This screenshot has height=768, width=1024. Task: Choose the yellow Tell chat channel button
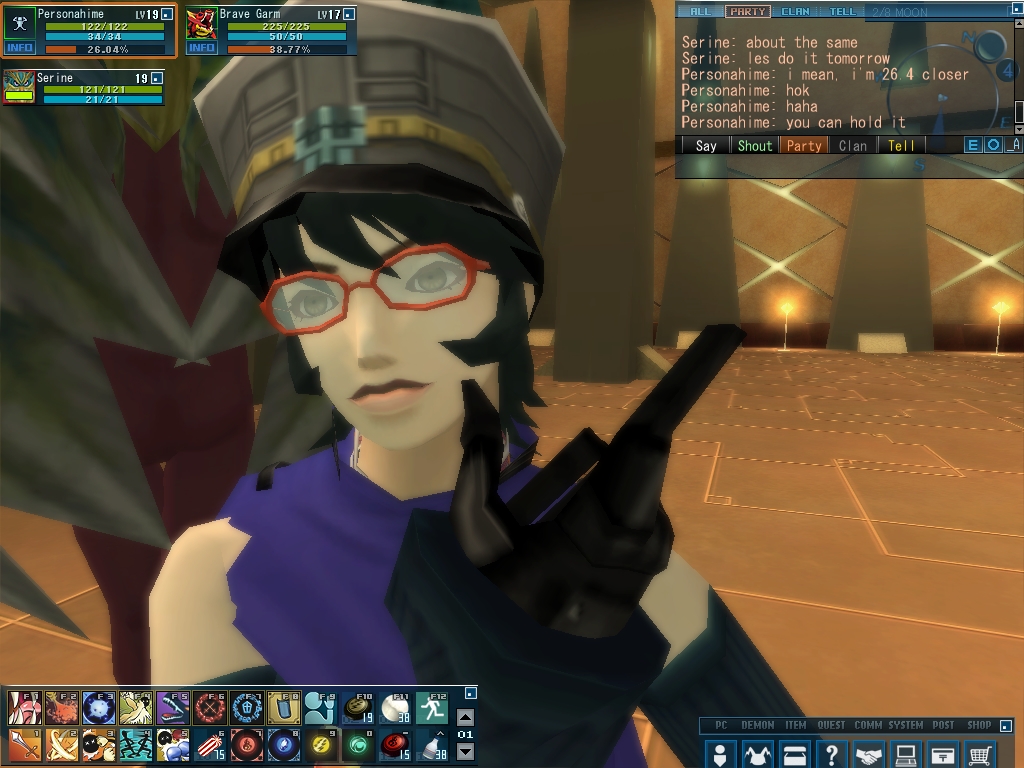(901, 145)
